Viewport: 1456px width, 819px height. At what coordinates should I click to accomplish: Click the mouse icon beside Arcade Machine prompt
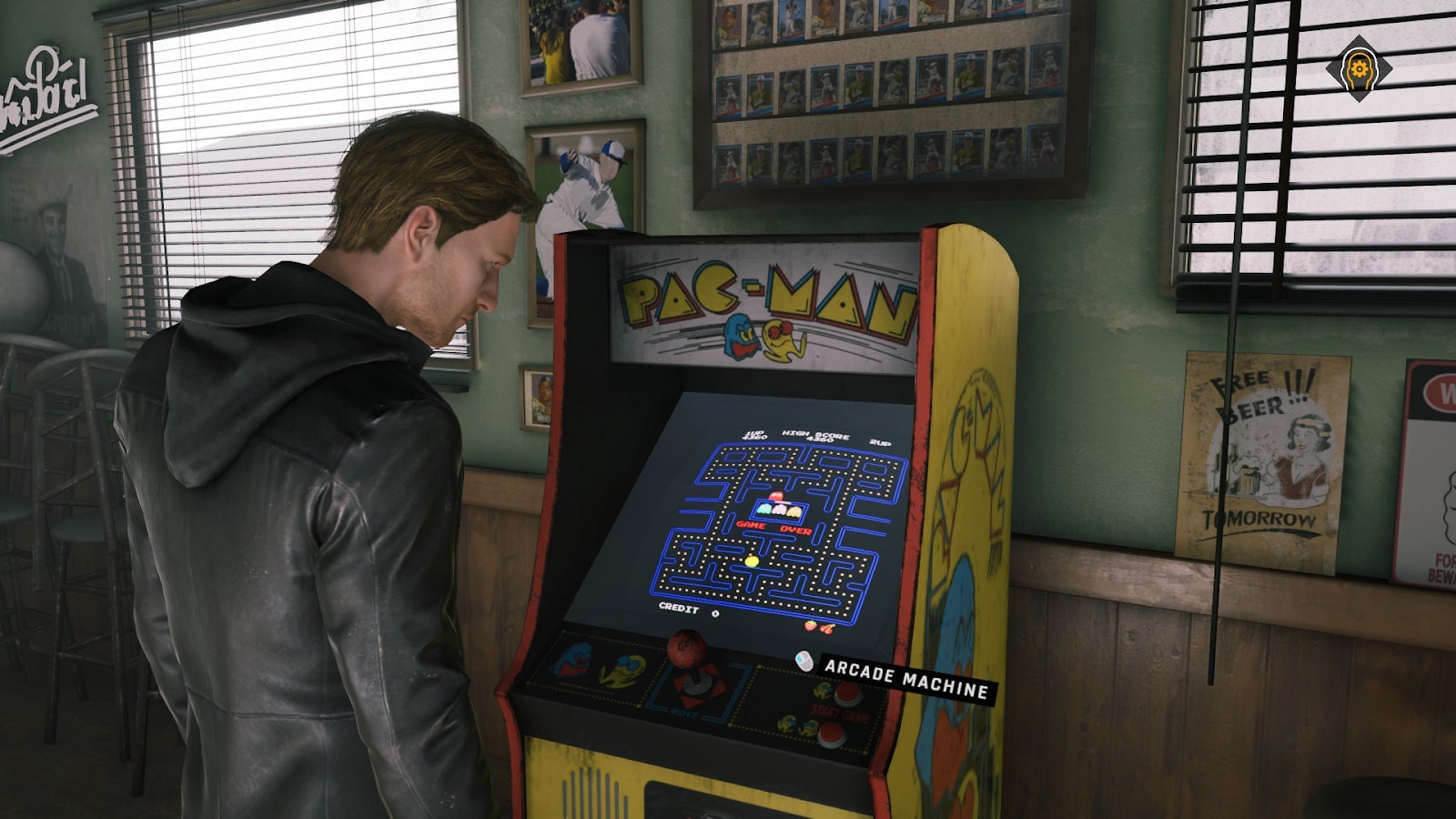[804, 662]
